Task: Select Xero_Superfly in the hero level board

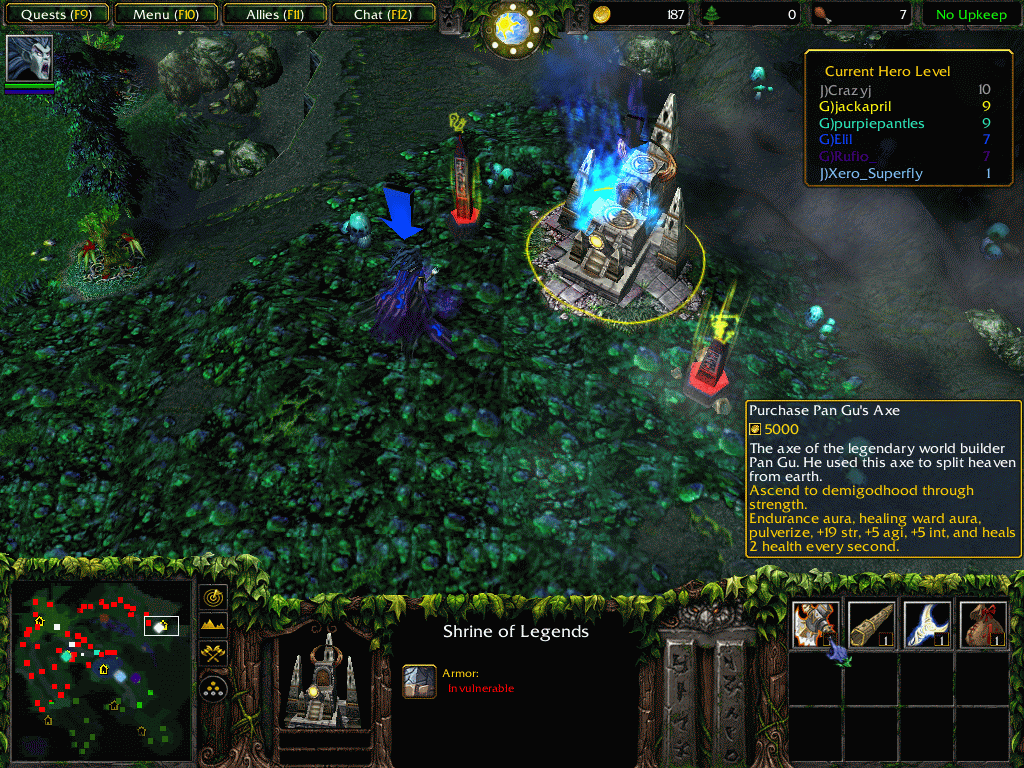Action: pyautogui.click(x=870, y=174)
